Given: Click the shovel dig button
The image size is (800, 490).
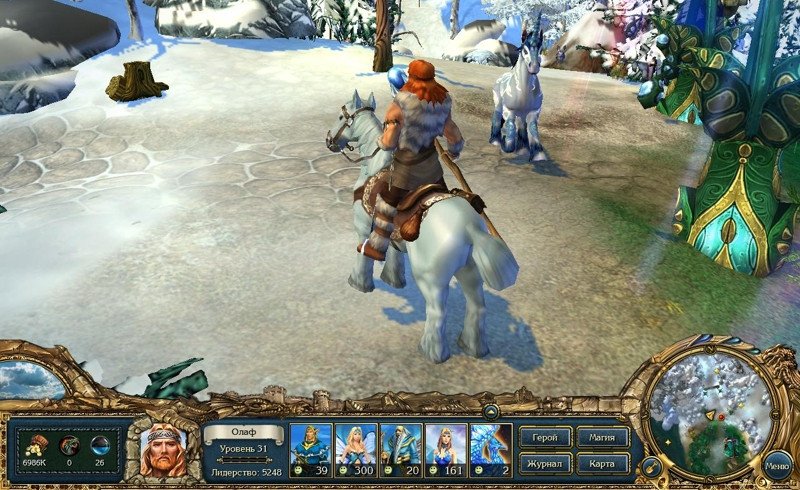Looking at the screenshot, I should tap(649, 466).
